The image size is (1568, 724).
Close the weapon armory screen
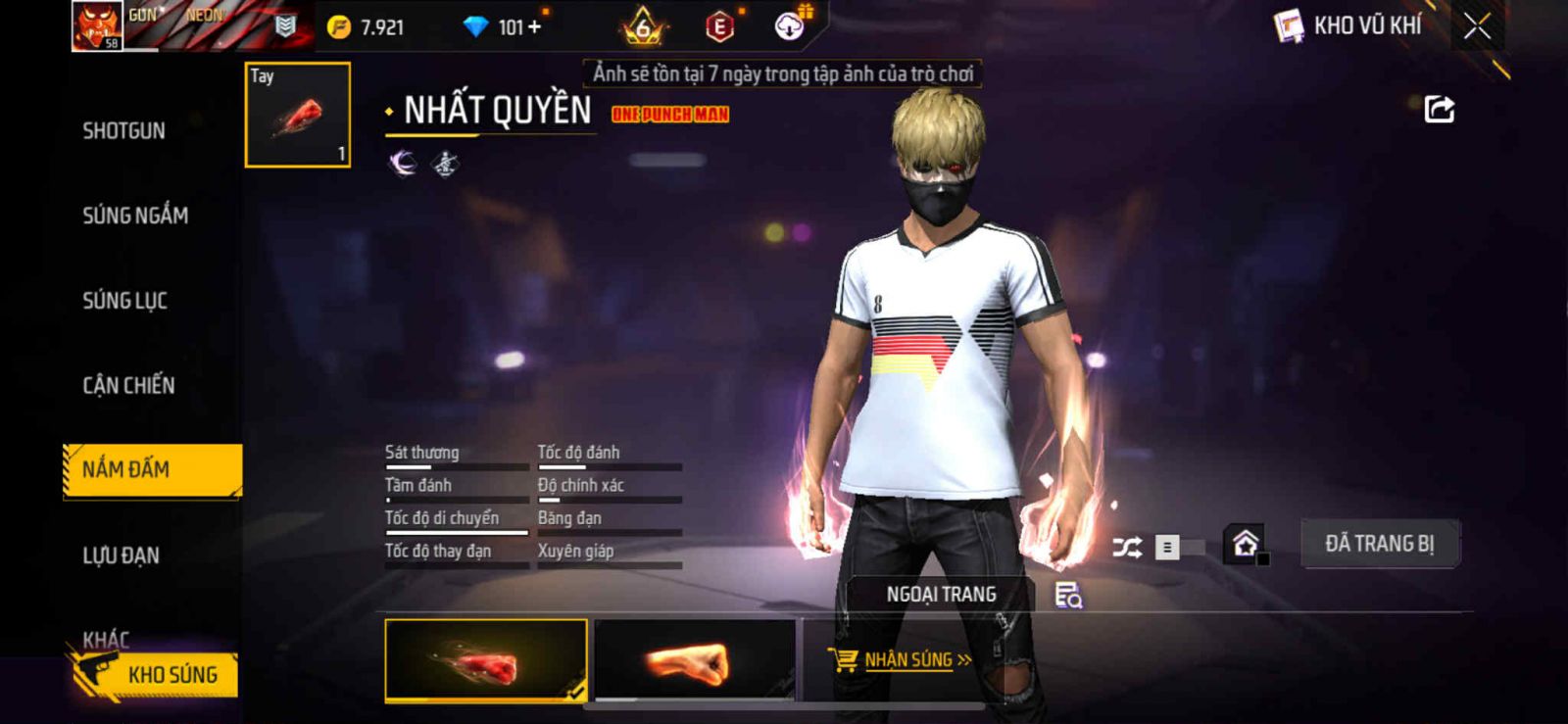pyautogui.click(x=1477, y=26)
